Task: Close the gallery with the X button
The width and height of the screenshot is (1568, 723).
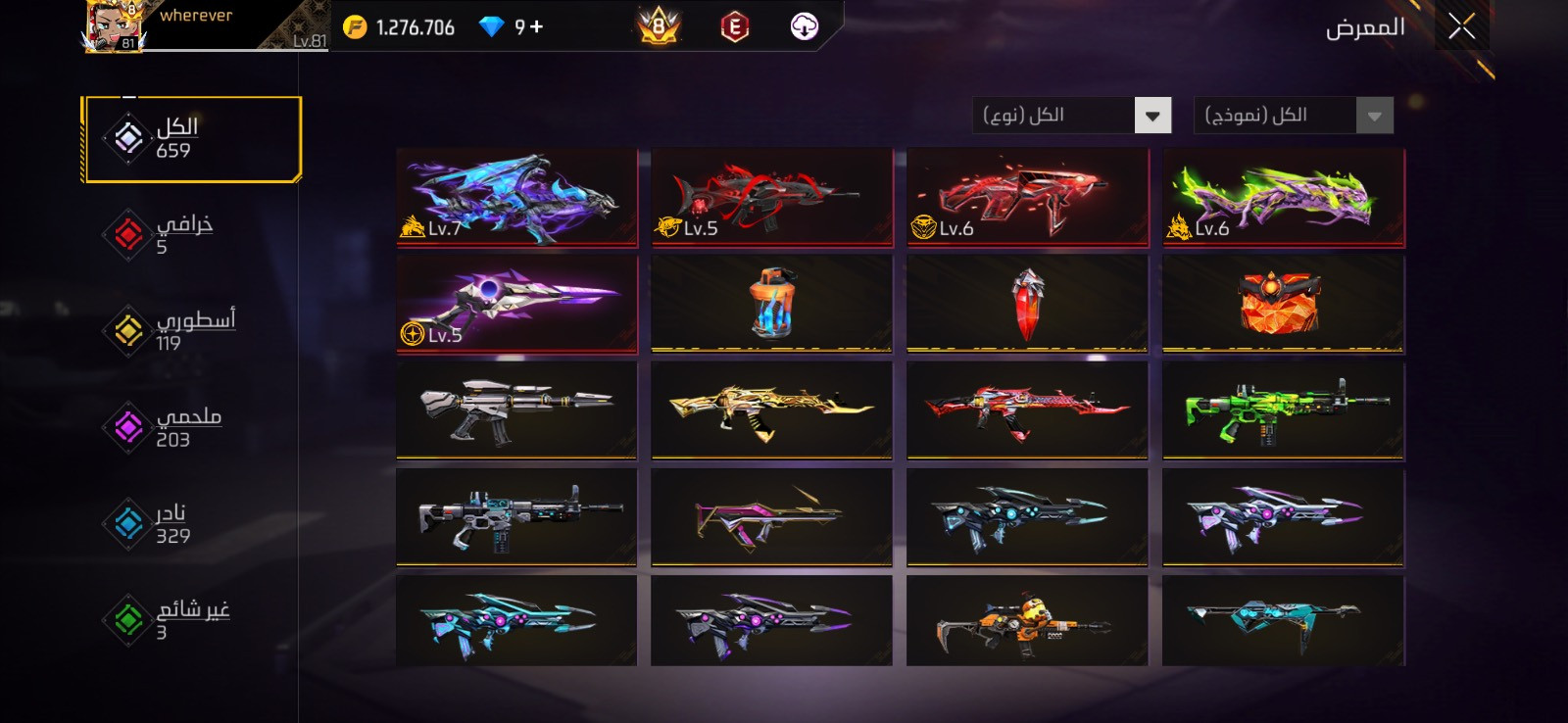Action: [1461, 26]
